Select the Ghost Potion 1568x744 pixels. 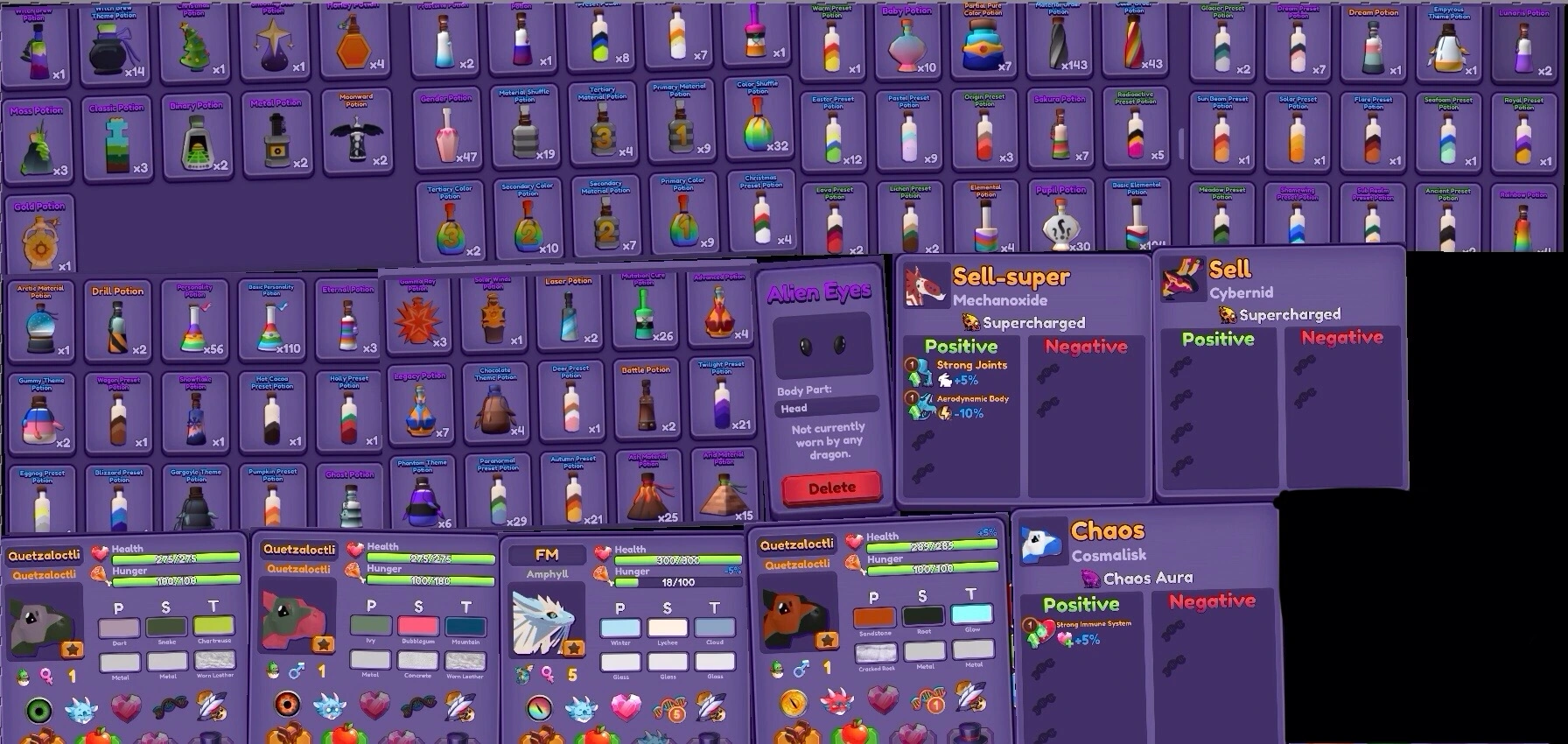click(348, 496)
